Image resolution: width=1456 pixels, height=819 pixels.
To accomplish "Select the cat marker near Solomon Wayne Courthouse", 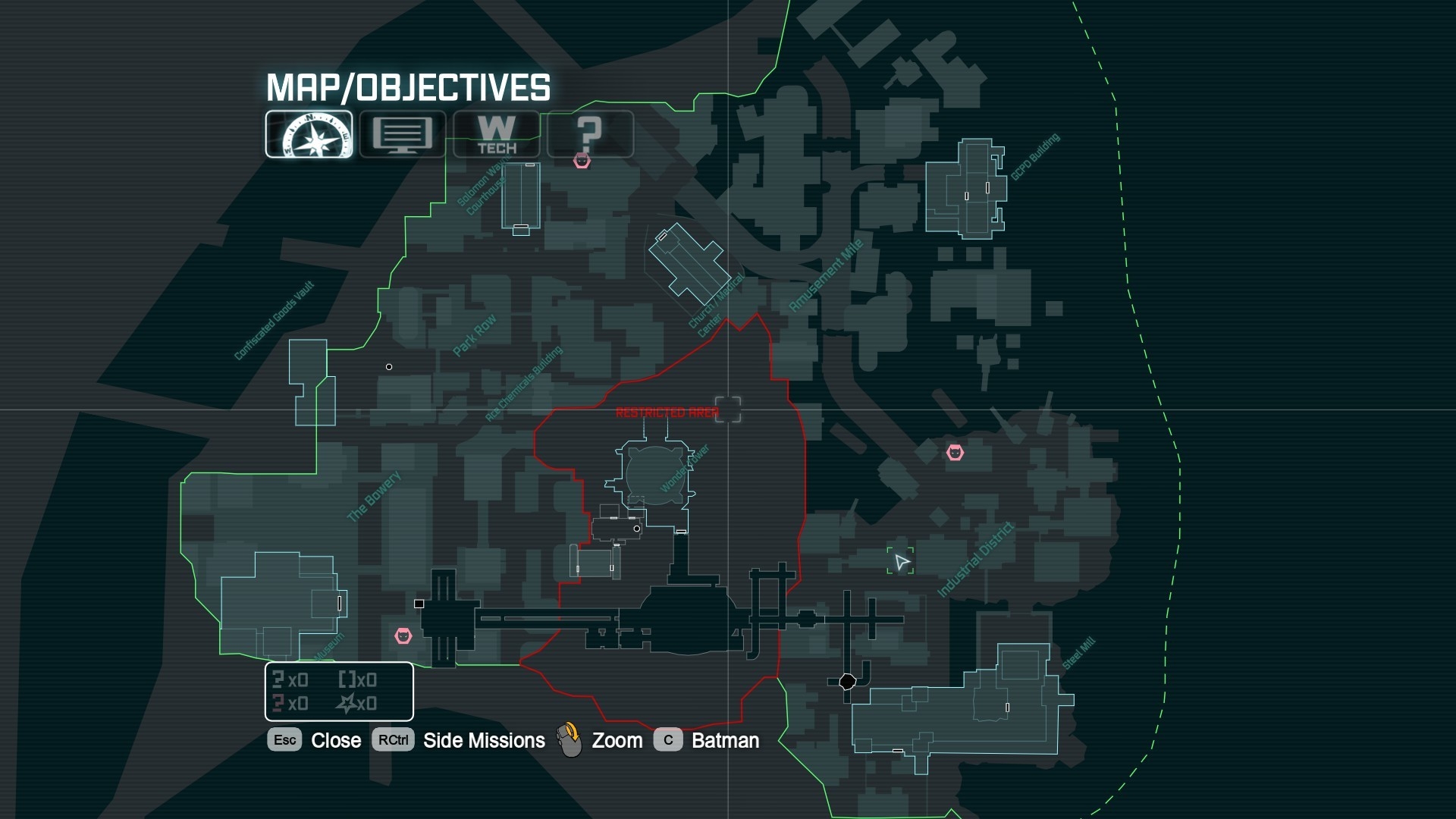I will tap(582, 161).
